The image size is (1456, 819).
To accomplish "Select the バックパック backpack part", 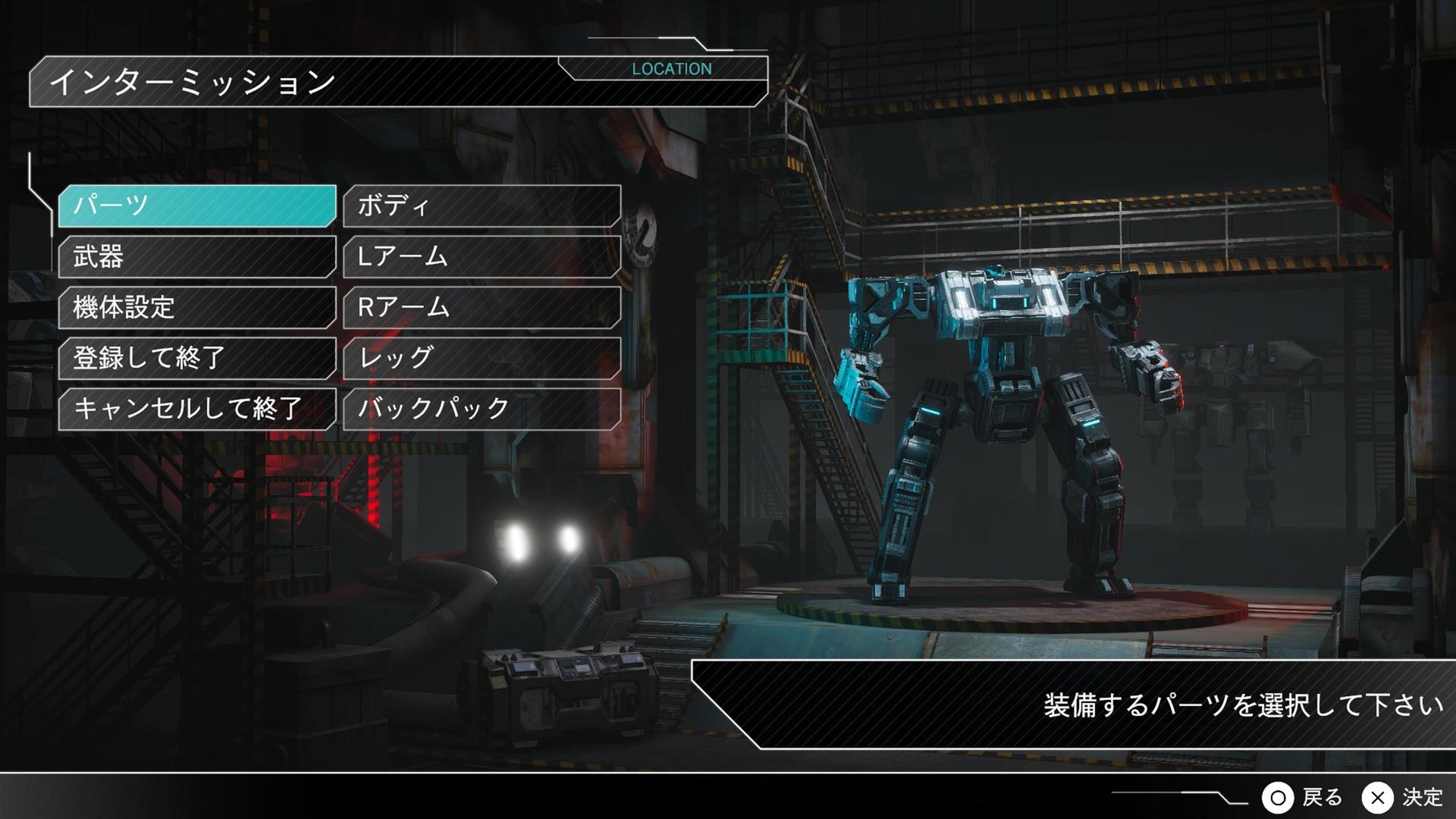I will [482, 409].
